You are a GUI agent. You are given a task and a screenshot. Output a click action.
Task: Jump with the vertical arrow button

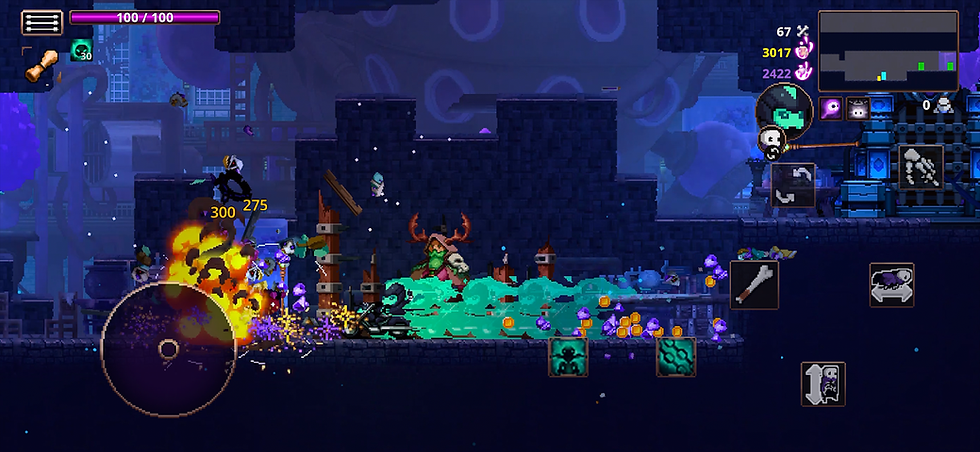point(823,384)
